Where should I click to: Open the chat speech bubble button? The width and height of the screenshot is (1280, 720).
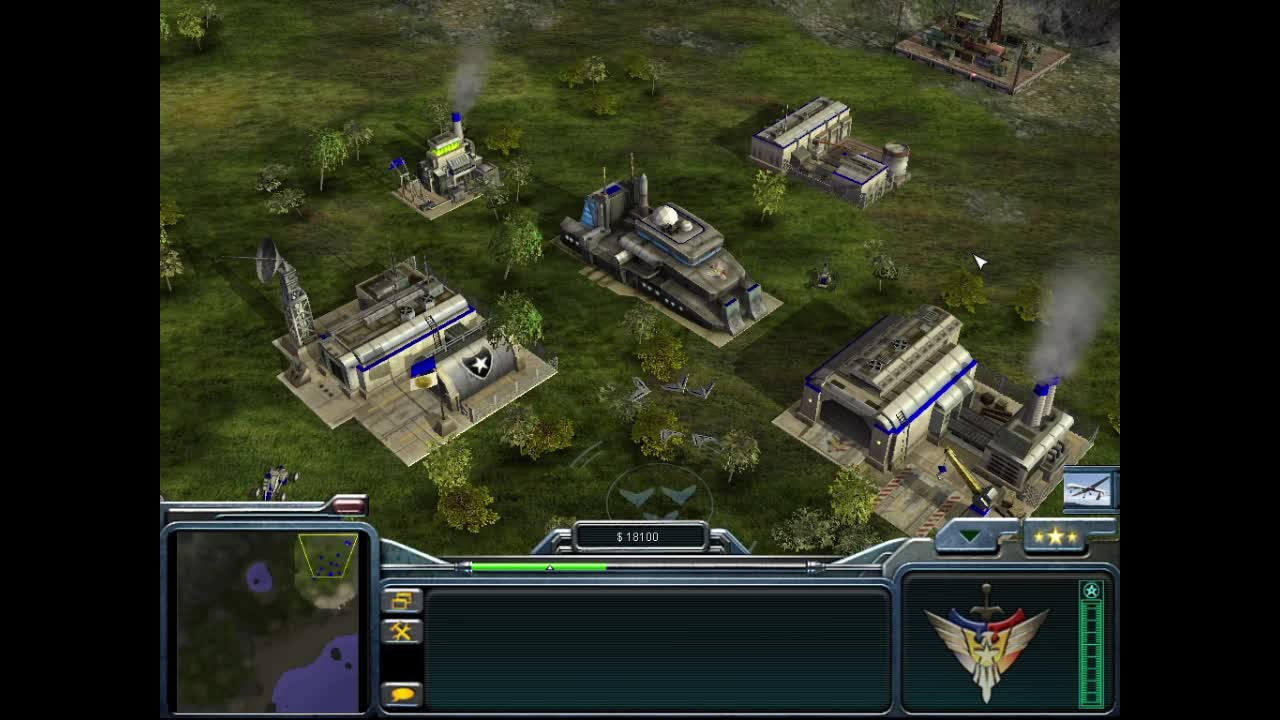402,693
